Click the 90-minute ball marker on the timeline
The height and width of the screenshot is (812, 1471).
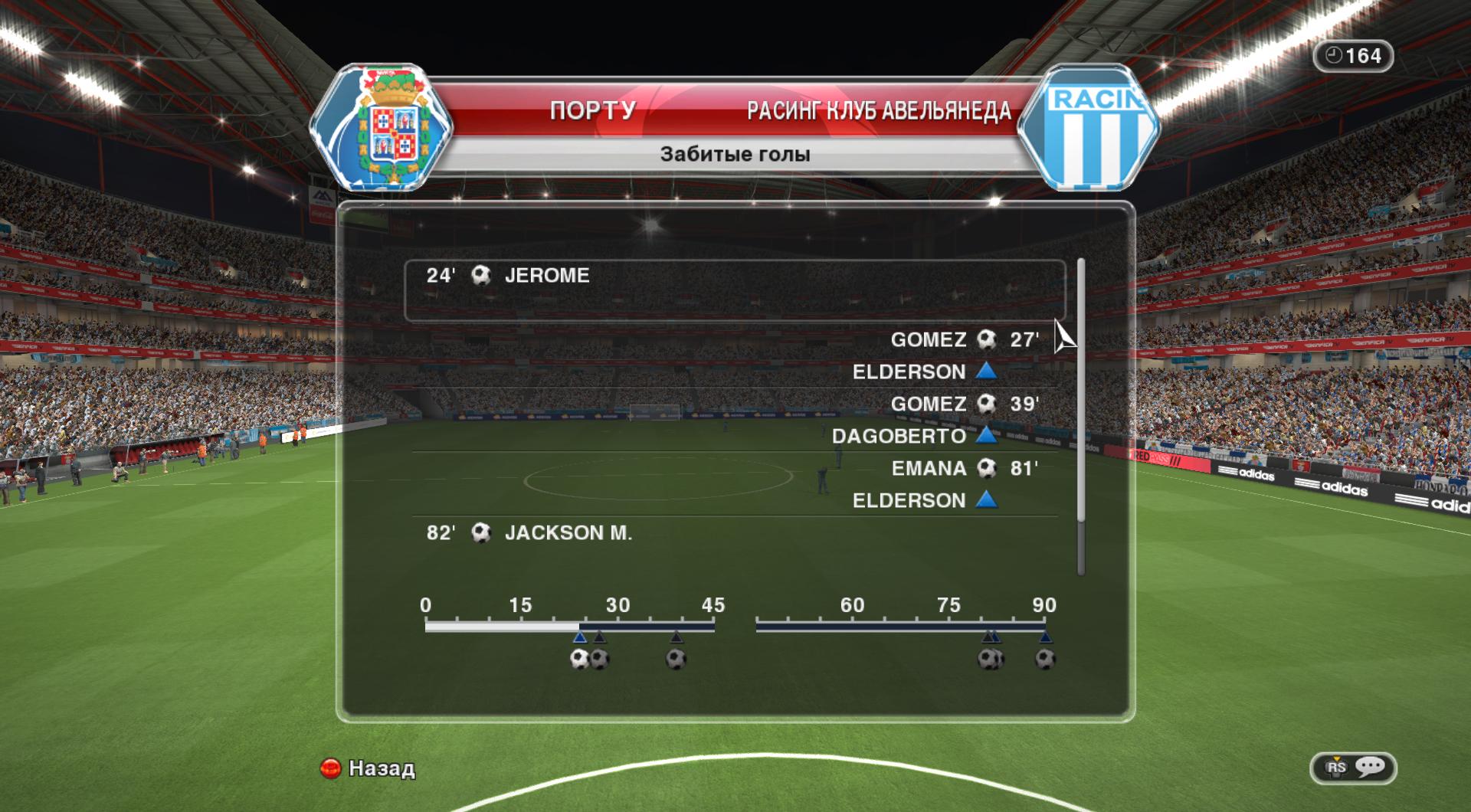1045,659
